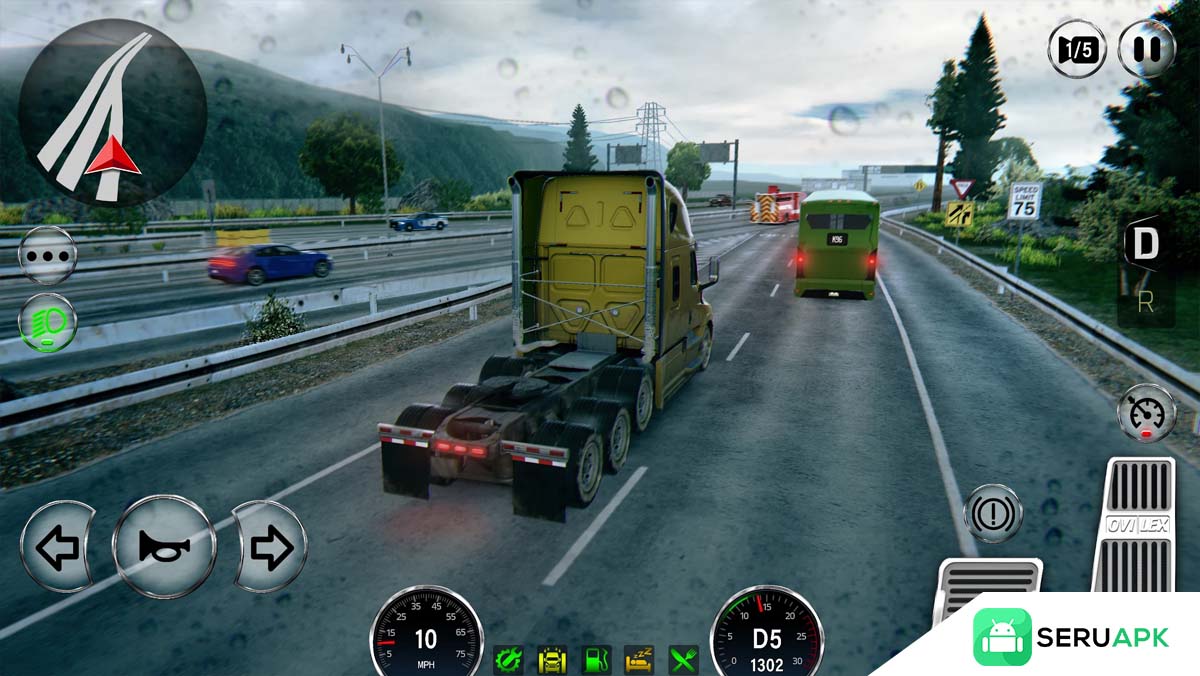The image size is (1200, 676).
Task: Steer right with the right arrow
Action: tap(270, 547)
